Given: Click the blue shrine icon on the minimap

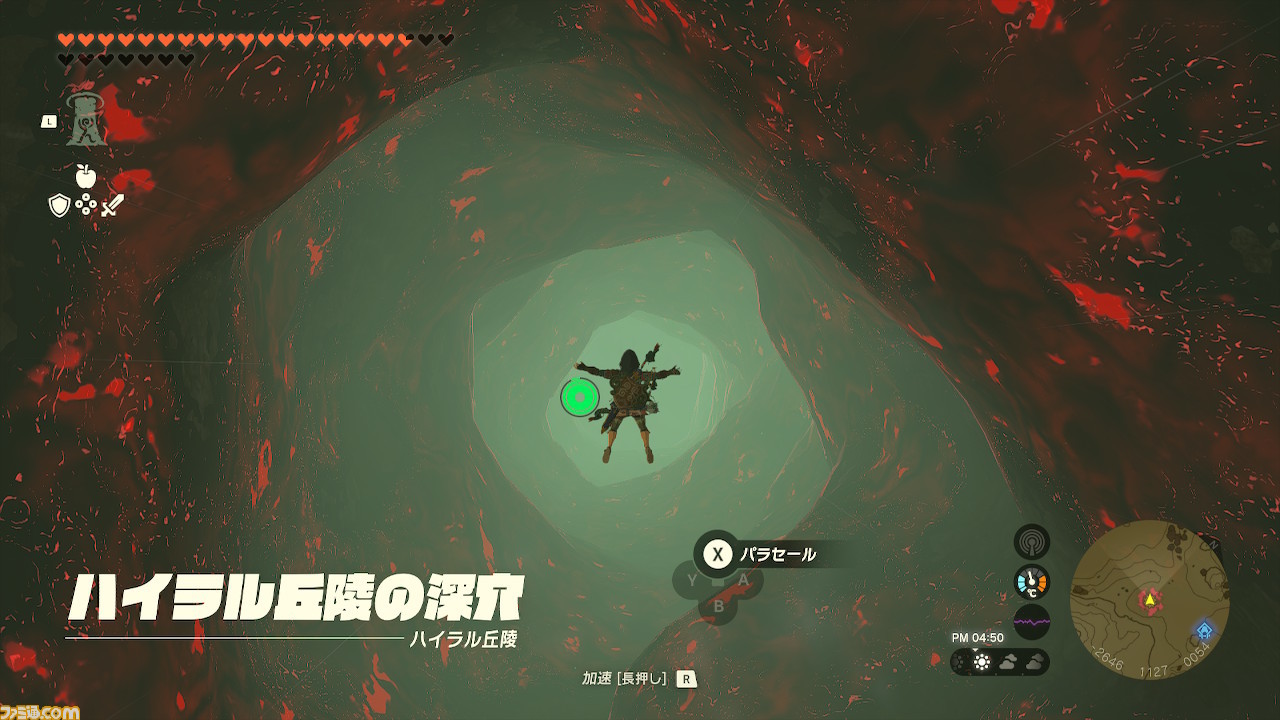Looking at the screenshot, I should point(1204,630).
